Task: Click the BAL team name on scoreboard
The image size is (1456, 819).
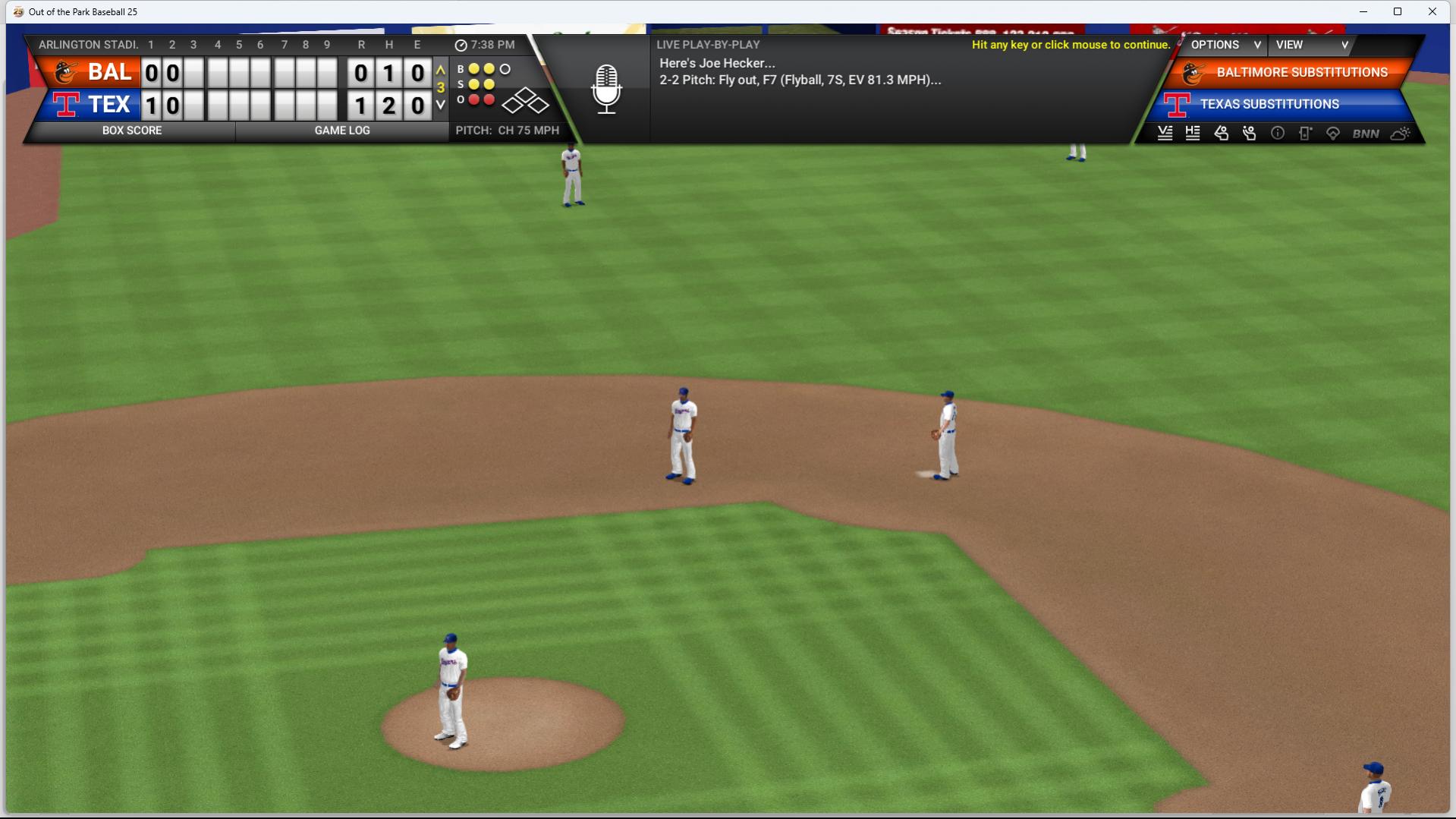Action: [109, 73]
